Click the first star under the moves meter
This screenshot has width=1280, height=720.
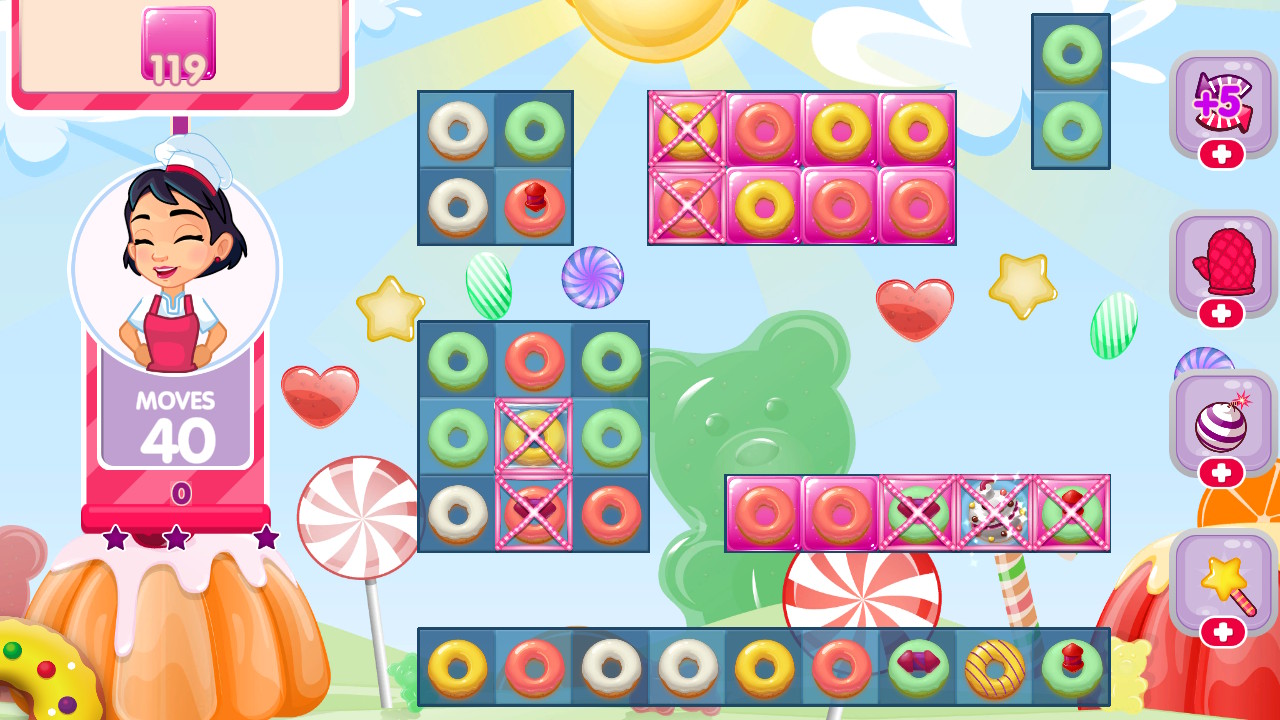pyautogui.click(x=115, y=536)
